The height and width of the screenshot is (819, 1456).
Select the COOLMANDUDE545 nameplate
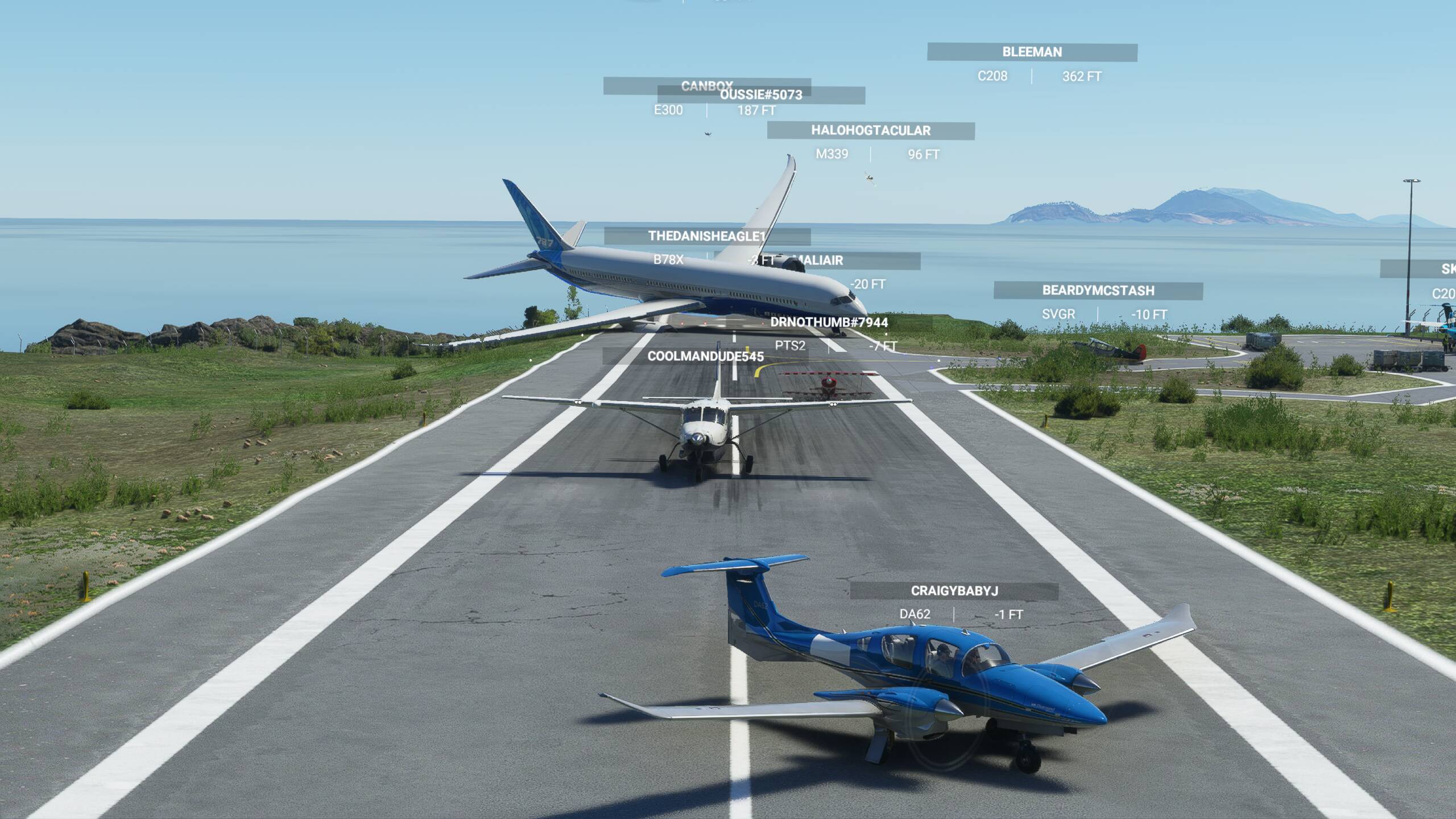pyautogui.click(x=705, y=357)
